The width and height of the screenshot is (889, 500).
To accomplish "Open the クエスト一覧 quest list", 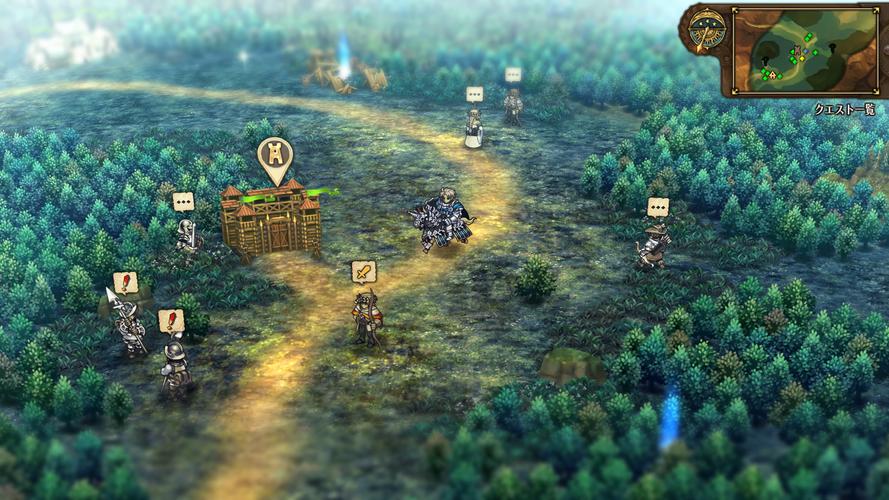I will (845, 109).
